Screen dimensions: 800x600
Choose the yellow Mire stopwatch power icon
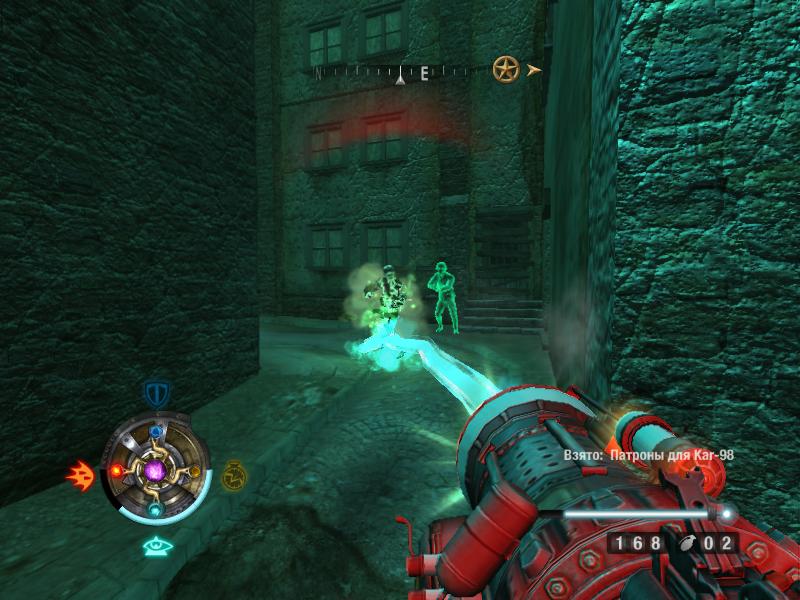(233, 472)
